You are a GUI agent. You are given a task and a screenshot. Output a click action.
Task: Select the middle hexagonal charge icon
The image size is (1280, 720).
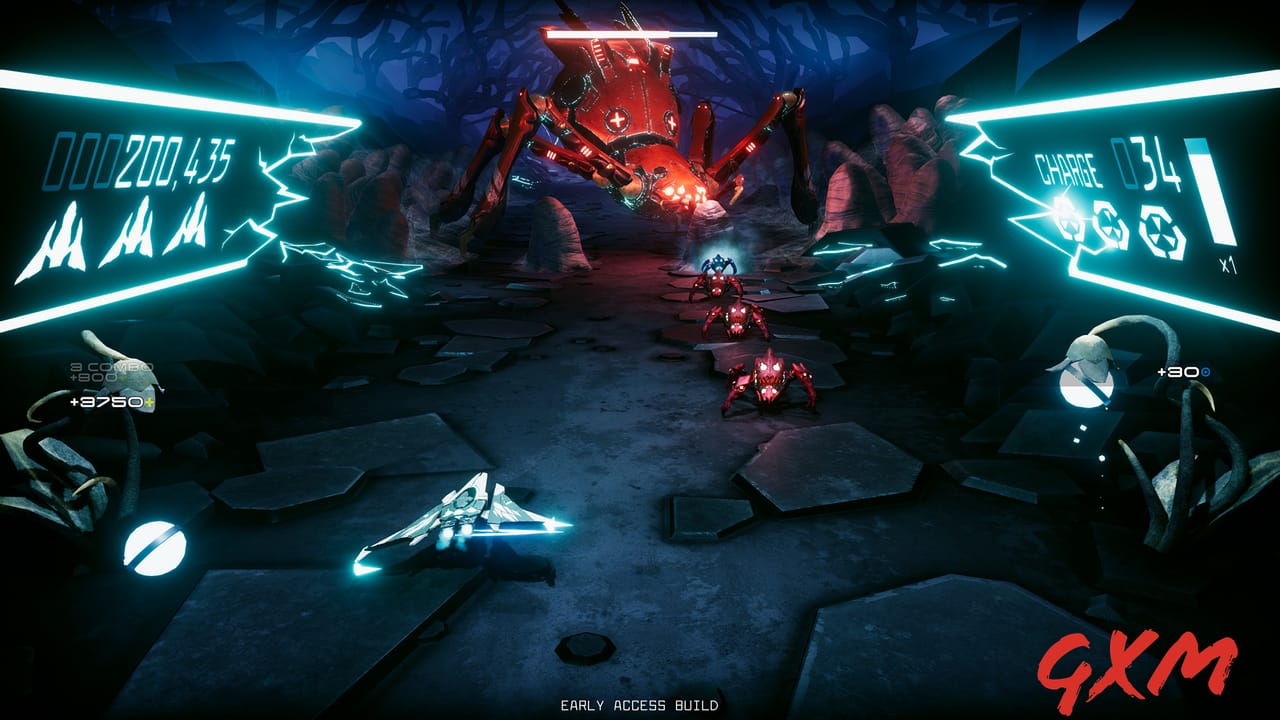pyautogui.click(x=1109, y=226)
